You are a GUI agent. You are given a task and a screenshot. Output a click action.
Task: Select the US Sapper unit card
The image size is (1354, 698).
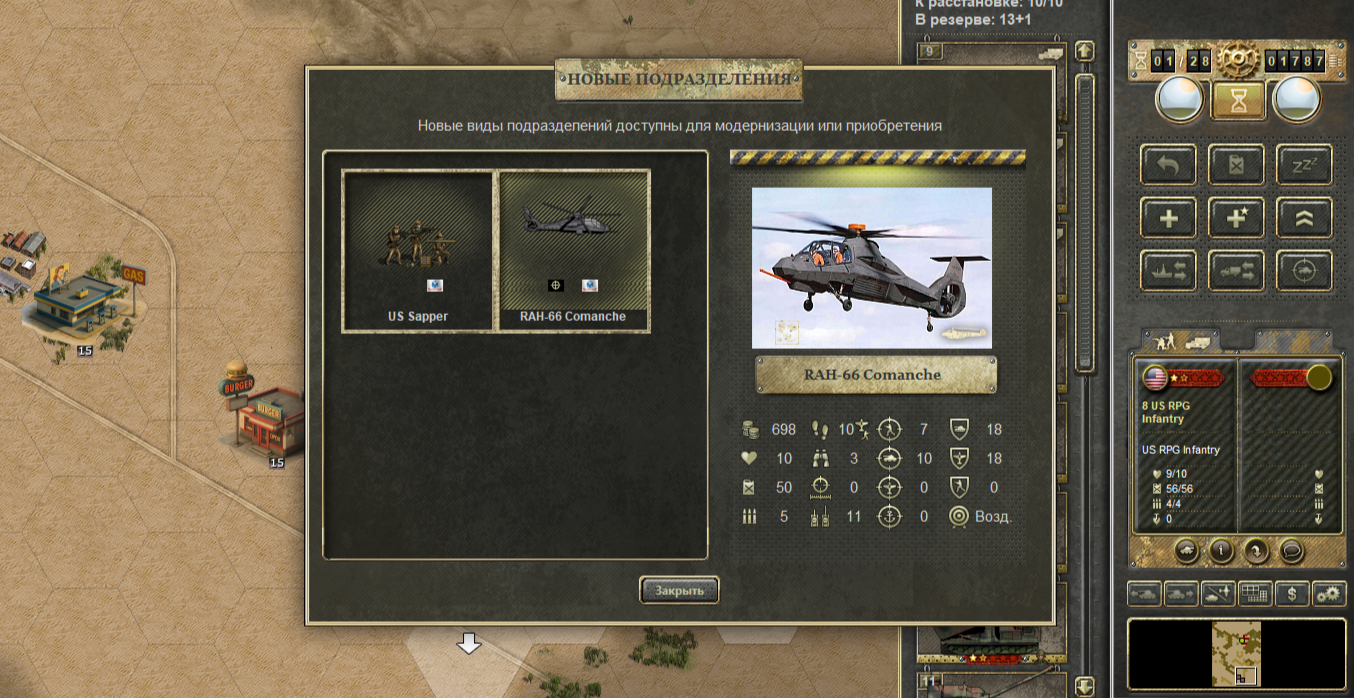click(x=418, y=250)
